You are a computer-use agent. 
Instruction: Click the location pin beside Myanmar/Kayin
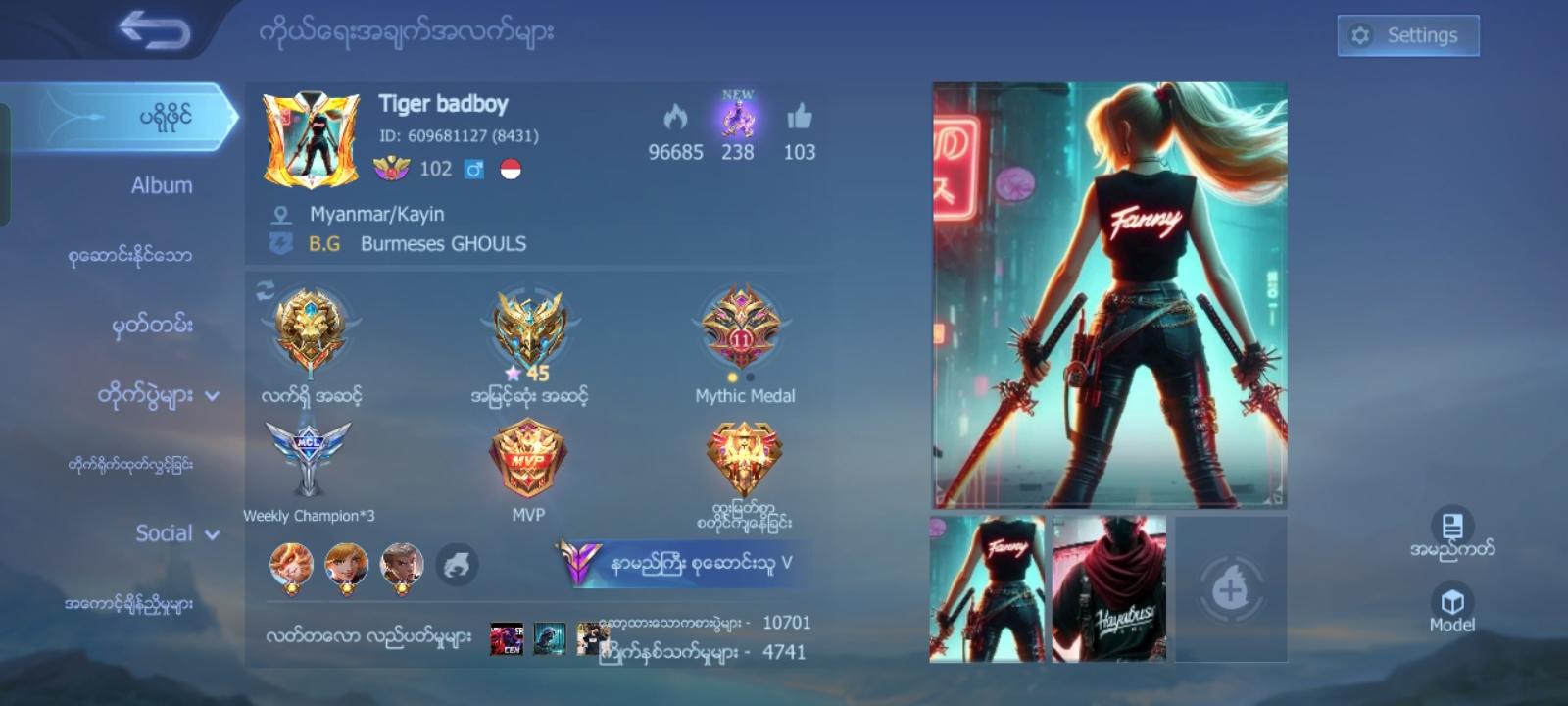tap(281, 213)
